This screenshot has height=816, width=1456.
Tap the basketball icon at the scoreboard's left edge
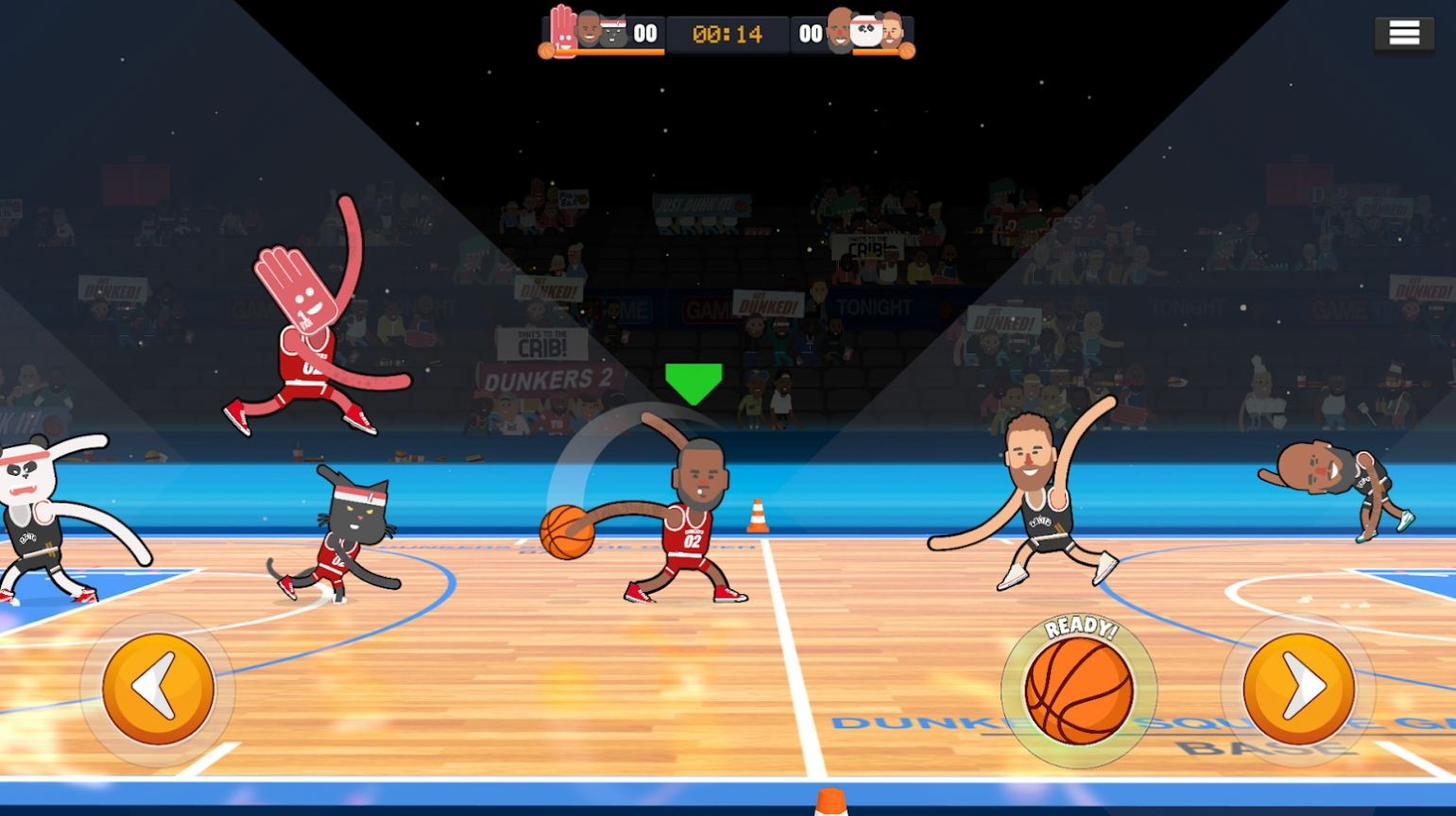[545, 49]
